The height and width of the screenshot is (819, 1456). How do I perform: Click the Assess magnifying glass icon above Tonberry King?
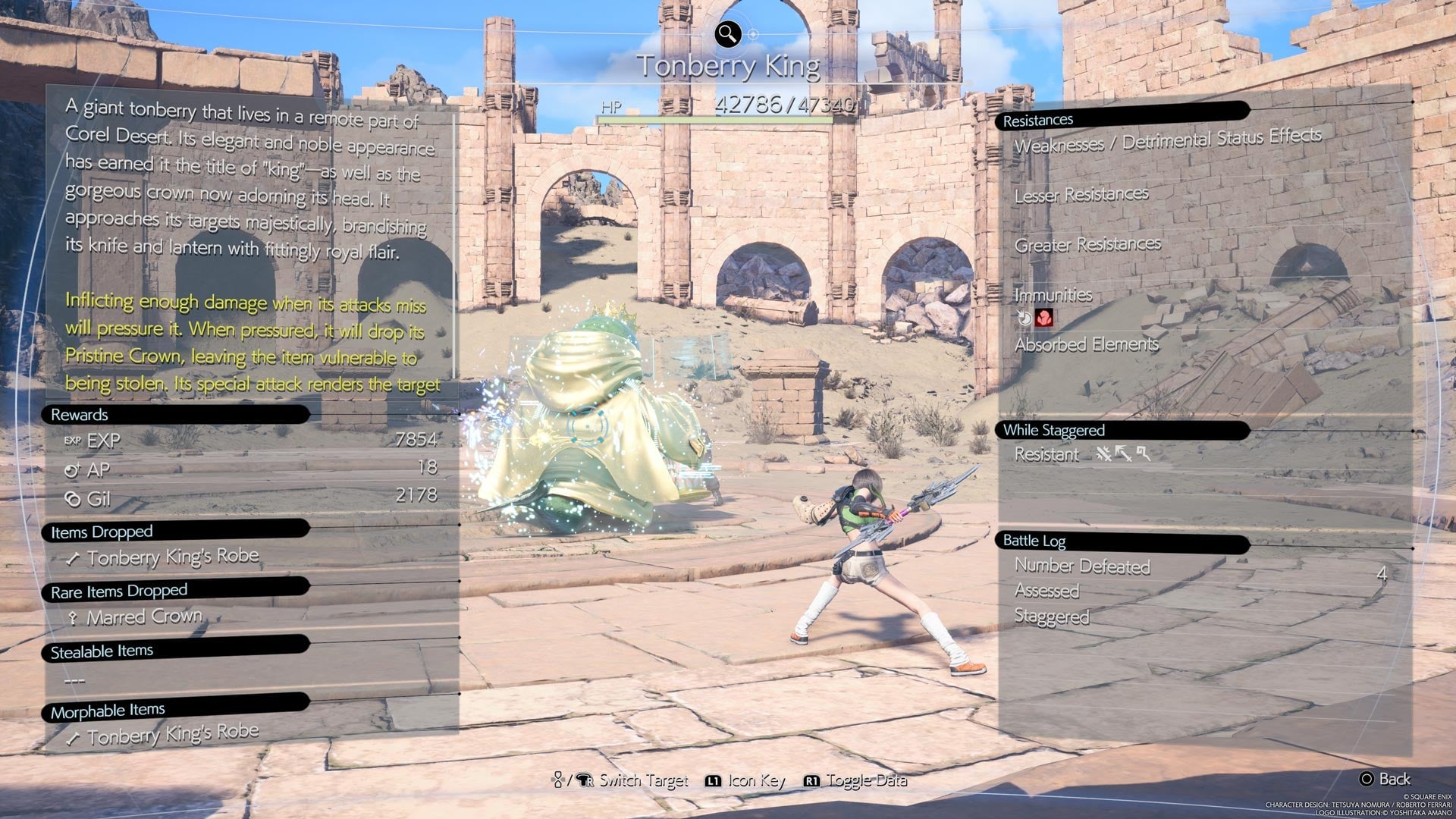click(726, 32)
